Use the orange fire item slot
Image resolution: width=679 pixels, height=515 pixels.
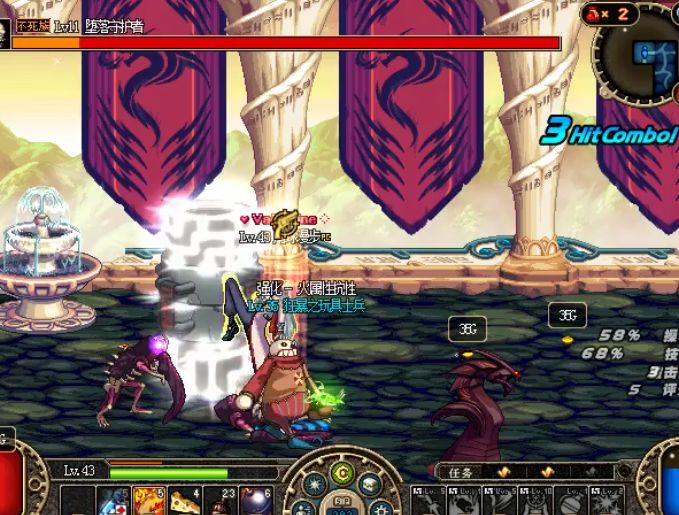147,500
